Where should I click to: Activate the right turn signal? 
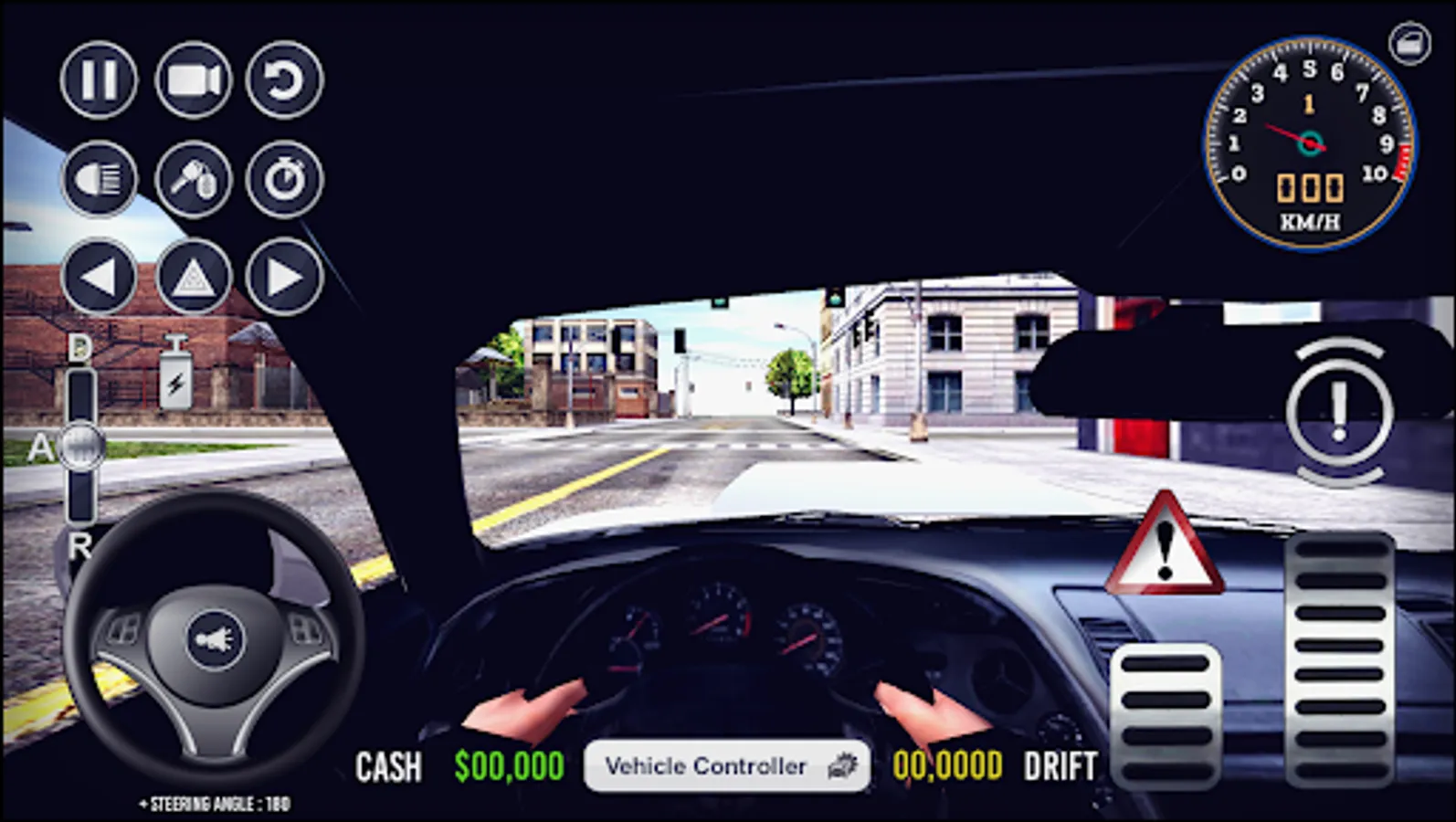tap(283, 277)
